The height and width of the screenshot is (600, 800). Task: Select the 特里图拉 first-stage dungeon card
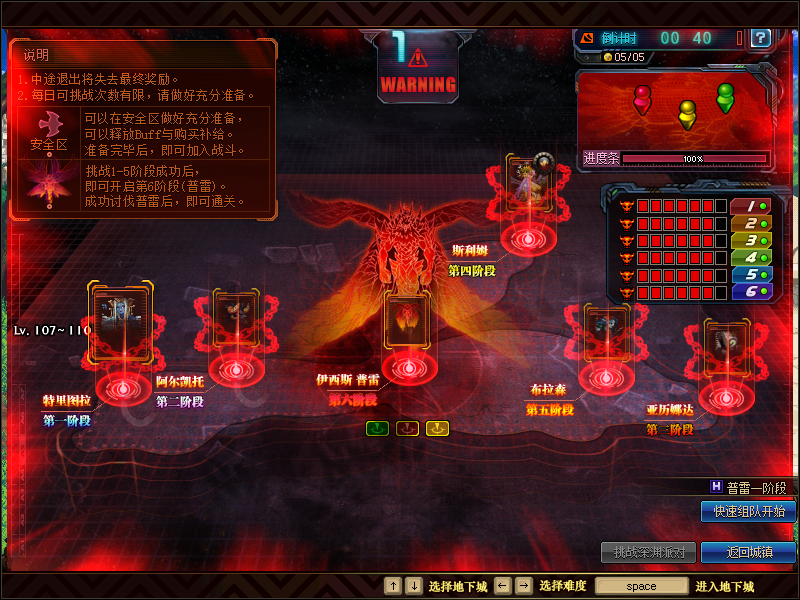click(x=121, y=321)
